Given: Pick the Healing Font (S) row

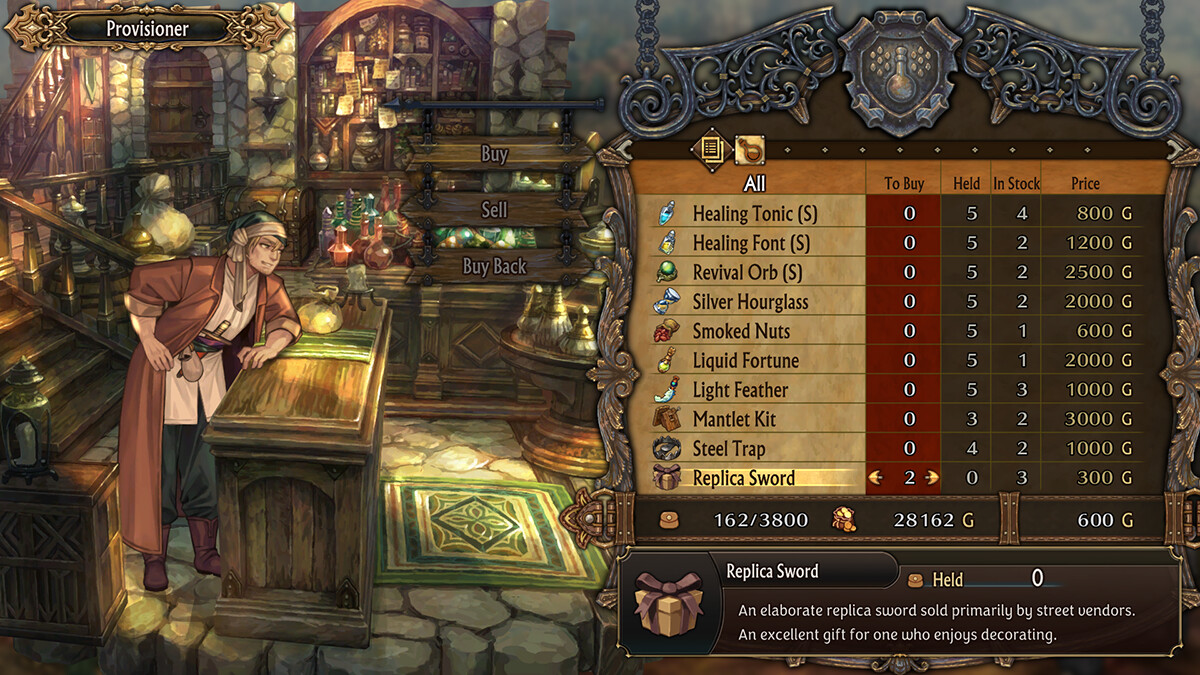Looking at the screenshot, I should pos(743,243).
